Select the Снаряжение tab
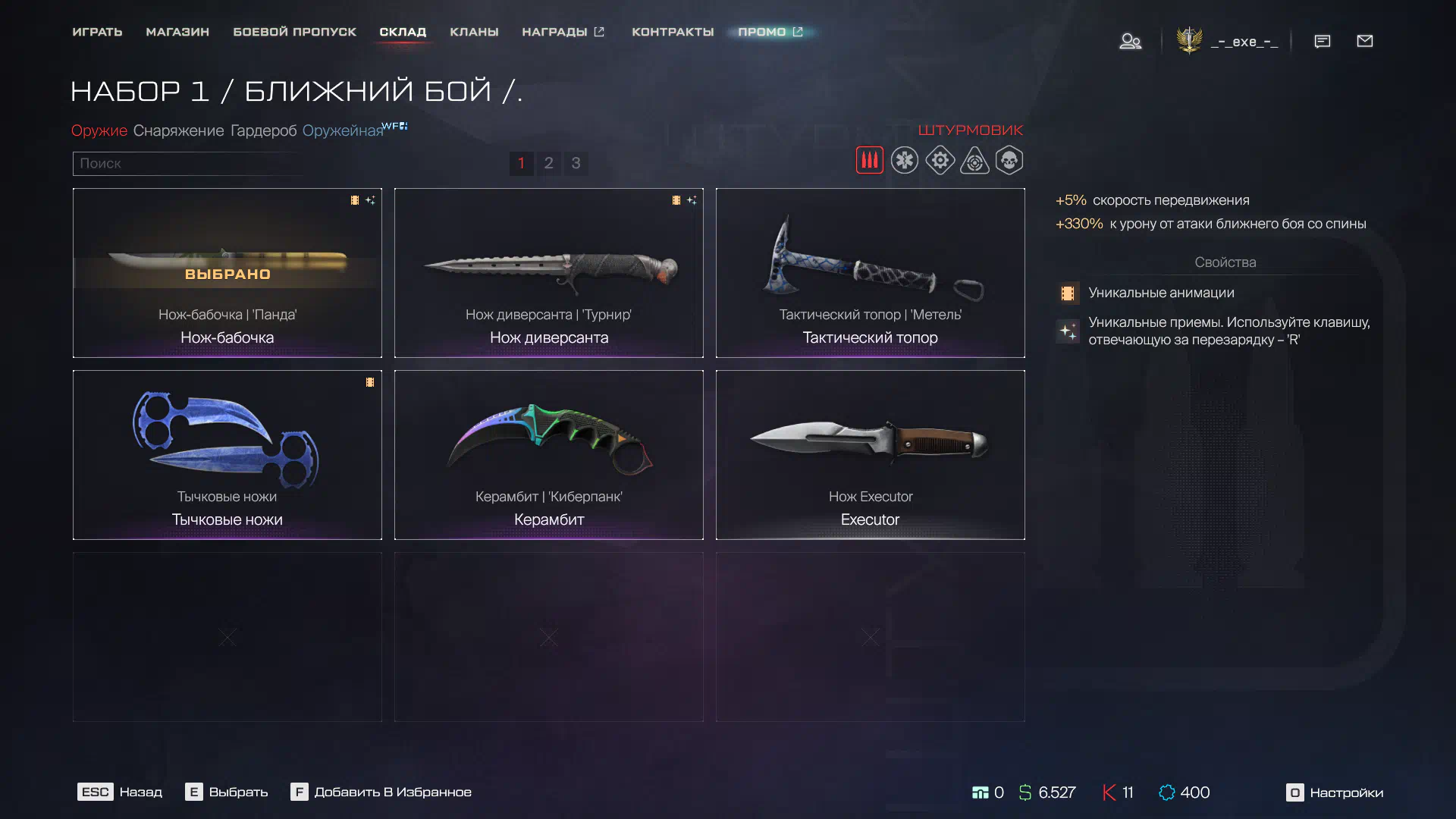The height and width of the screenshot is (819, 1456). pyautogui.click(x=178, y=130)
